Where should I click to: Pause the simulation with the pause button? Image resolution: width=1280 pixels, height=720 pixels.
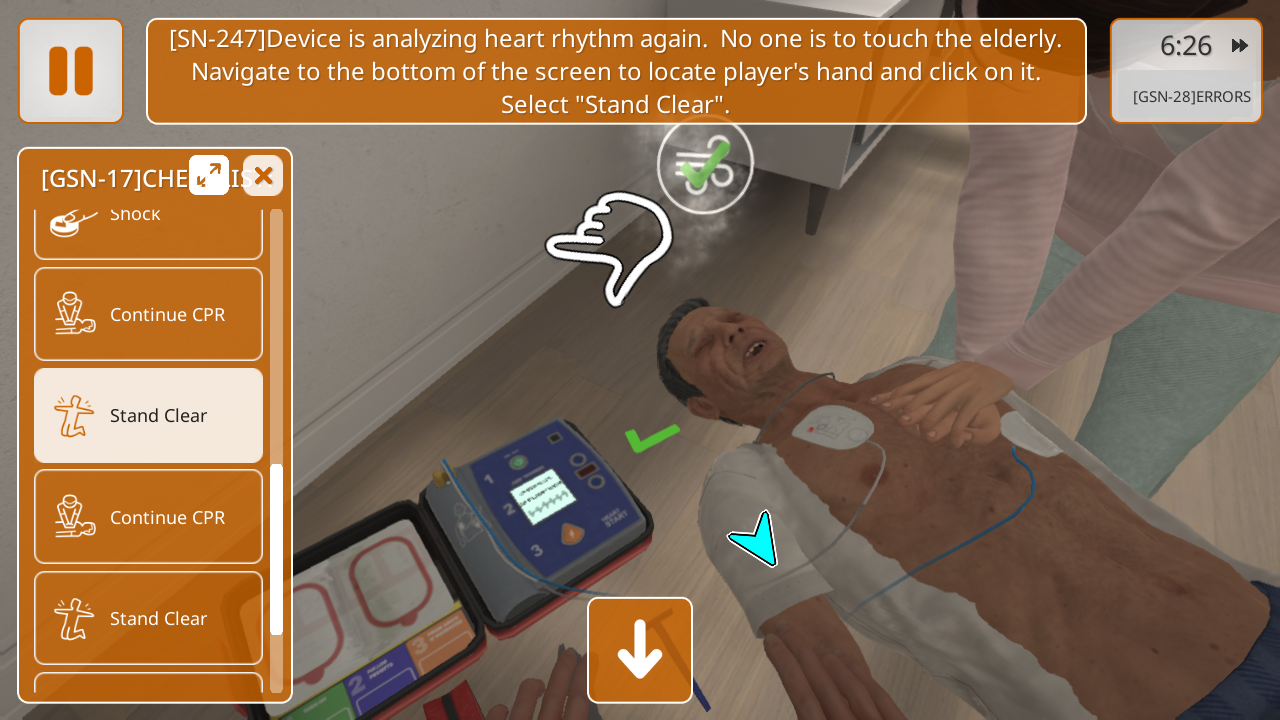[71, 71]
